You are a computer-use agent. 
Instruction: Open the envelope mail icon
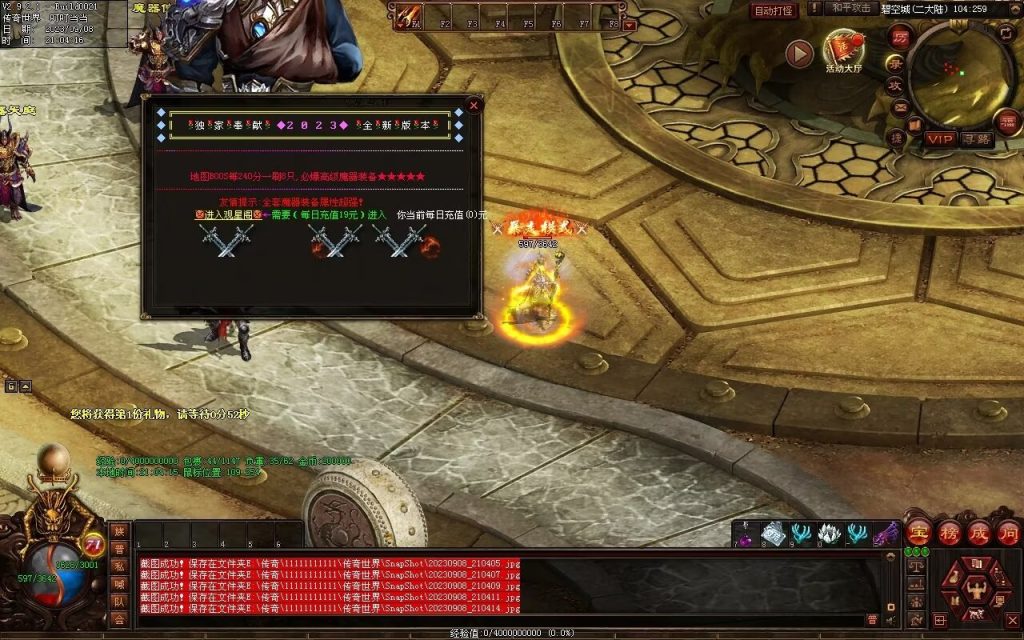(900, 107)
